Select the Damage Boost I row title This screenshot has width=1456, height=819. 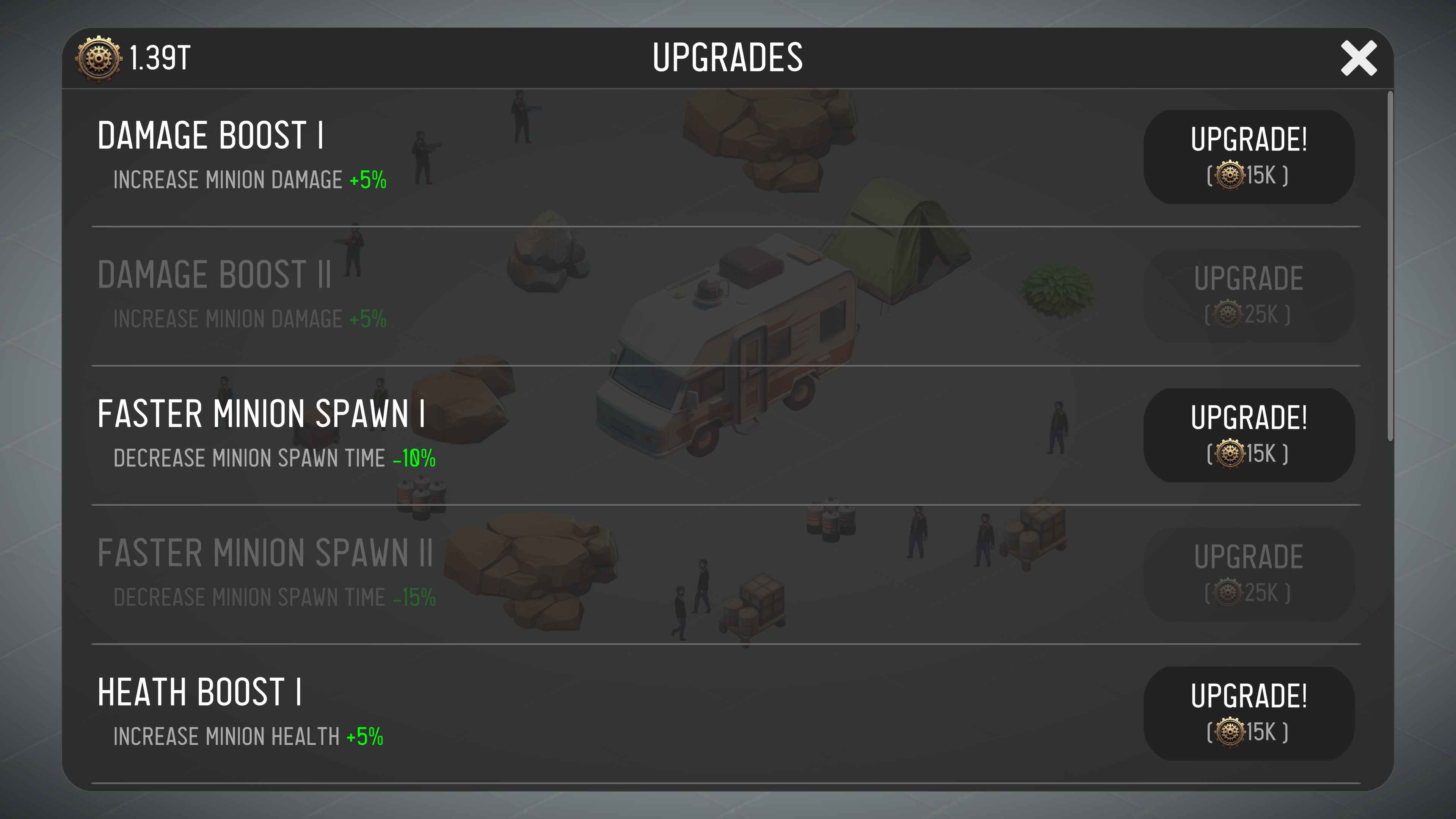pos(210,135)
